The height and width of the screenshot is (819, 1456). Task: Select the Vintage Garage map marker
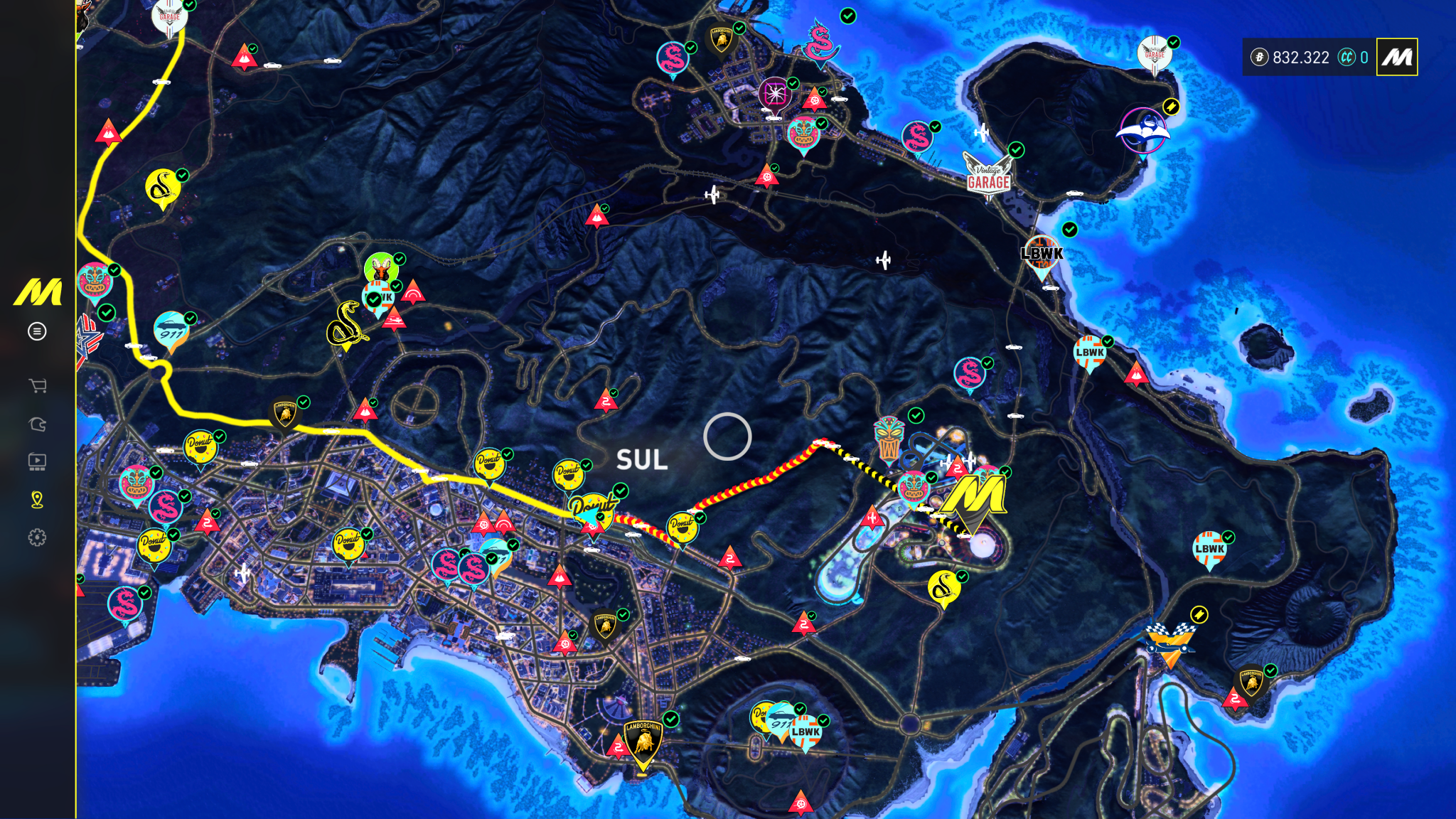[x=987, y=176]
